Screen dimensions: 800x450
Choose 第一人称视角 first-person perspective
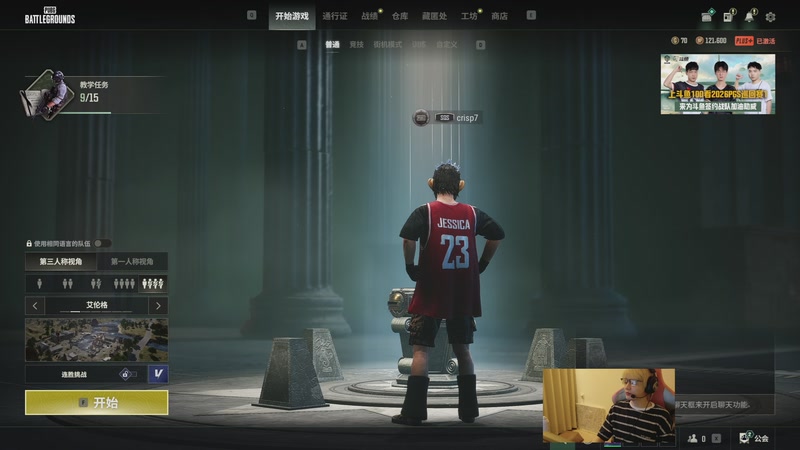(x=132, y=262)
